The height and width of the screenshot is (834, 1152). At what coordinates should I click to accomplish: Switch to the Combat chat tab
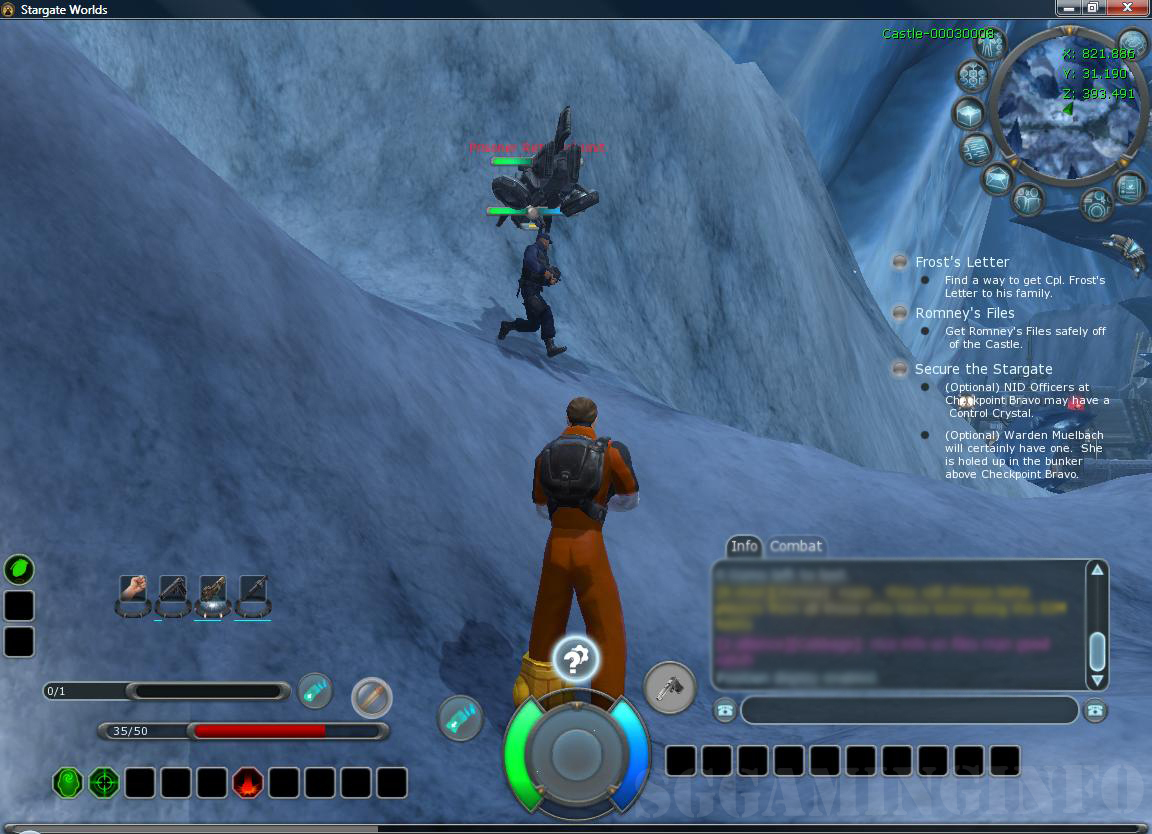pyautogui.click(x=796, y=546)
